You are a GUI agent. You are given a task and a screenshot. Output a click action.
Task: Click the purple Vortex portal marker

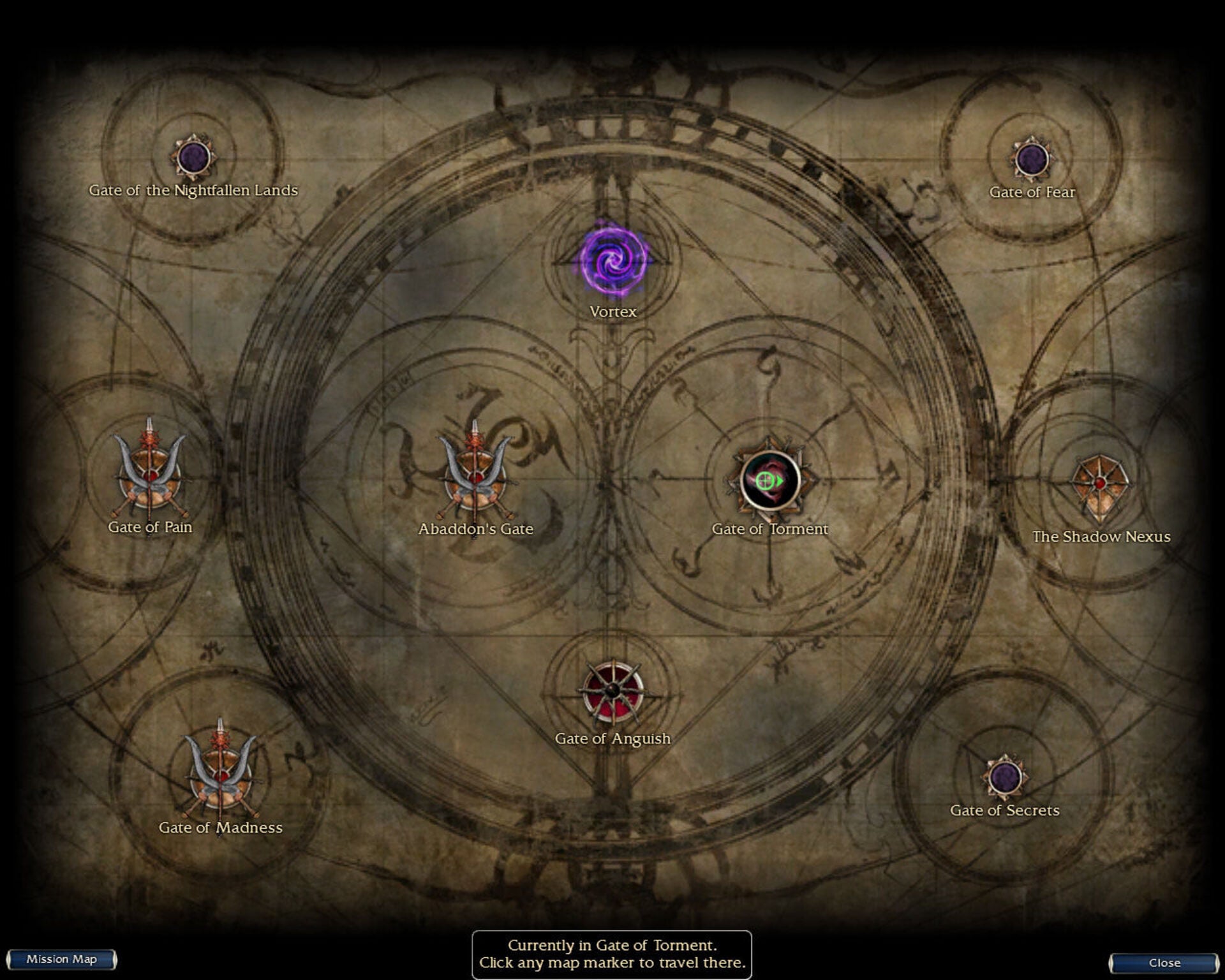tap(613, 260)
